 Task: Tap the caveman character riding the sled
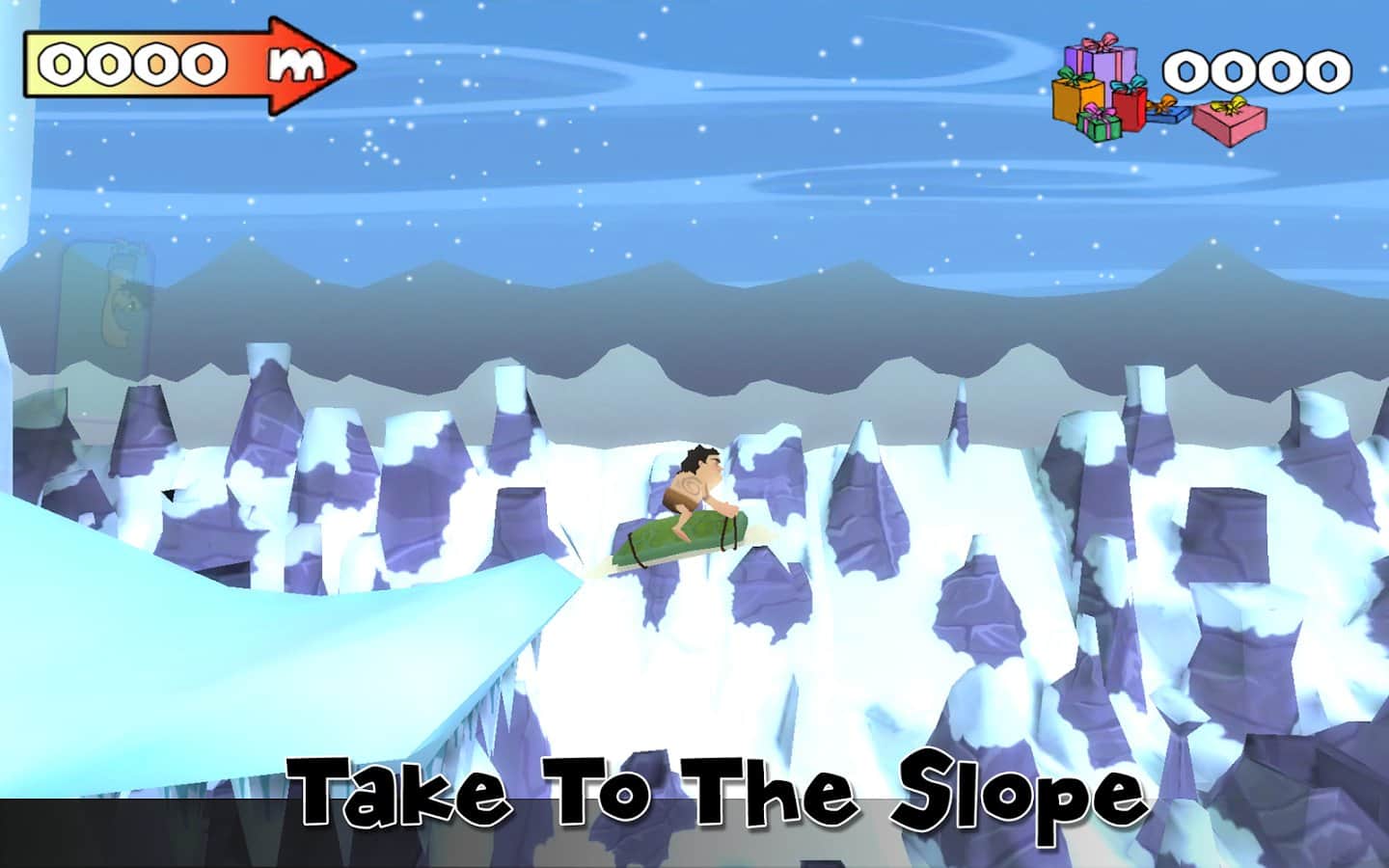click(x=694, y=482)
